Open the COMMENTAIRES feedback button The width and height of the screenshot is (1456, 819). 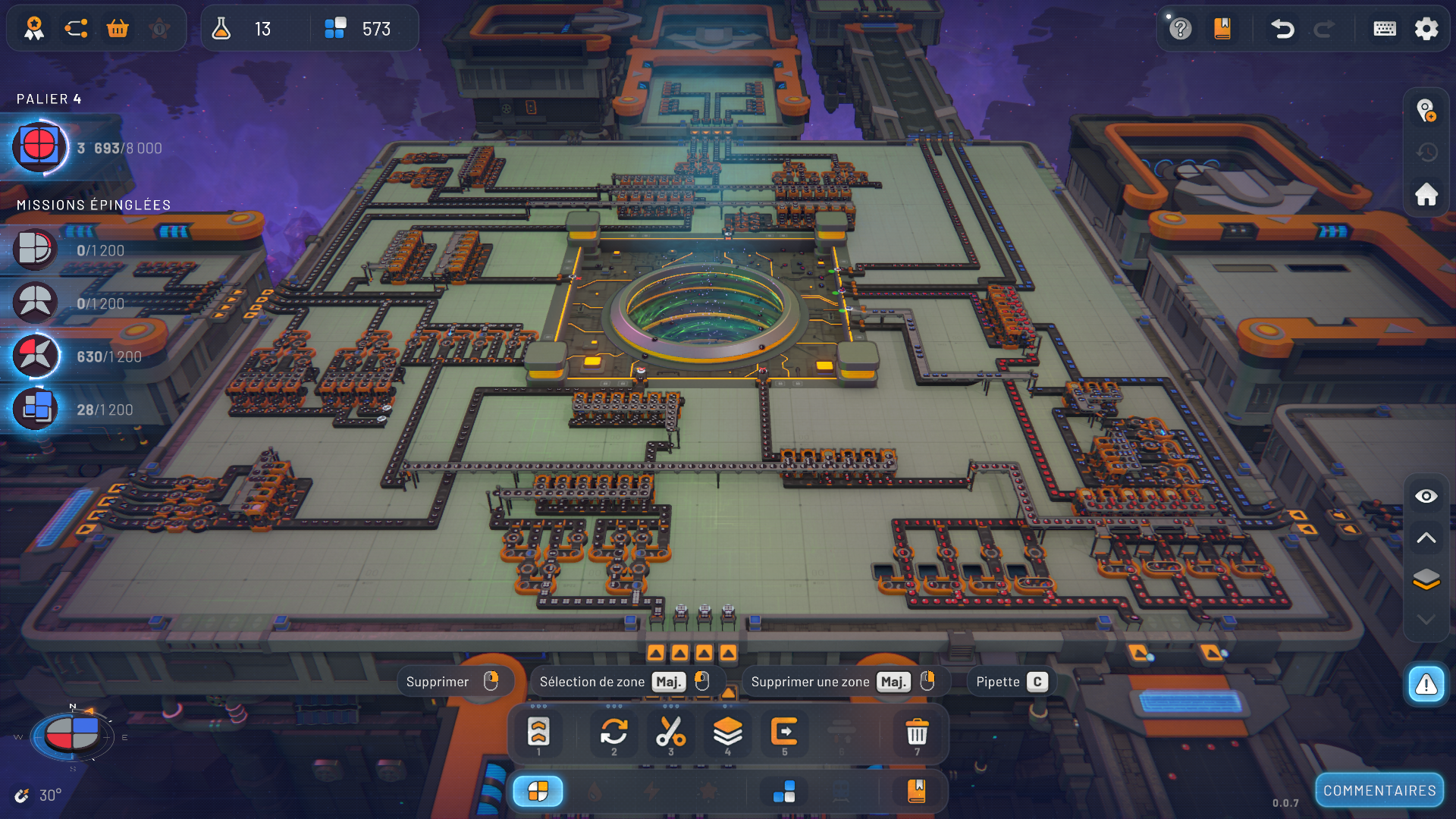click(x=1379, y=791)
